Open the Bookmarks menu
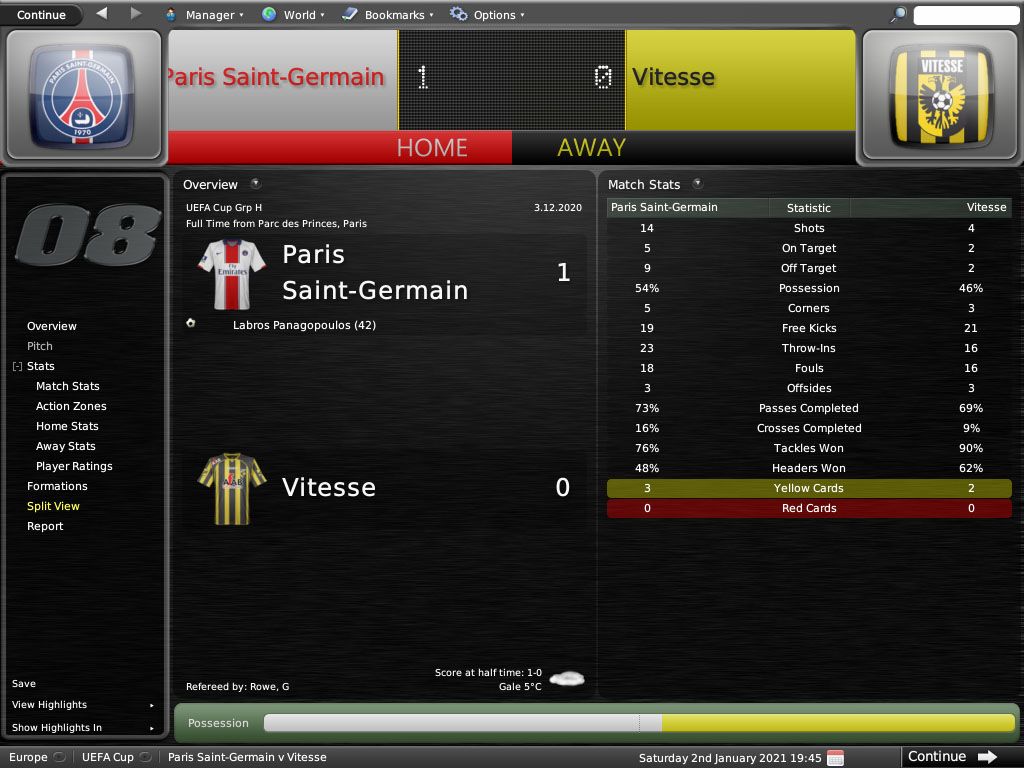This screenshot has width=1024, height=768. [387, 15]
